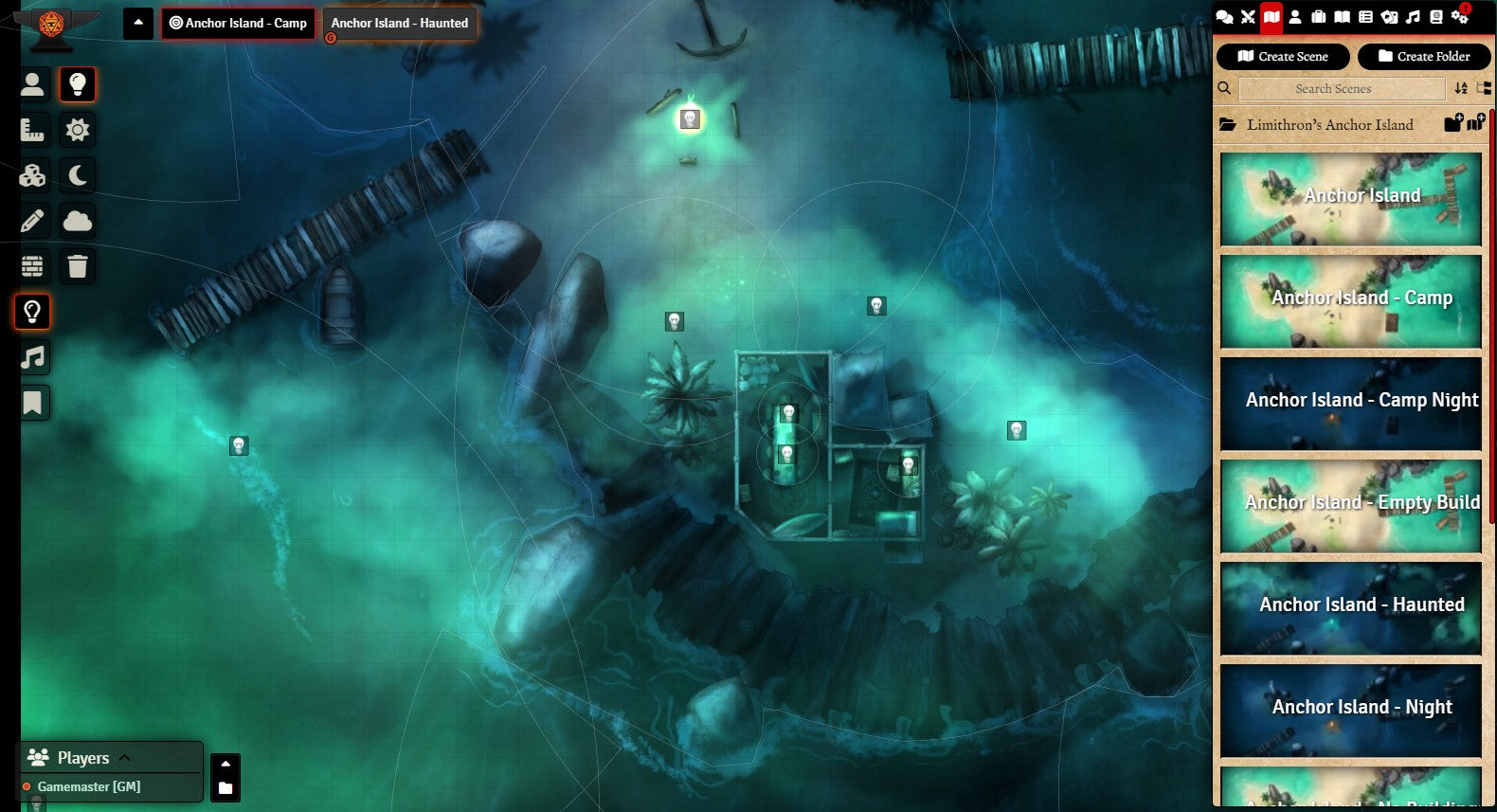Viewport: 1497px width, 812px height.
Task: Select the walls brick tool
Action: pos(32,266)
